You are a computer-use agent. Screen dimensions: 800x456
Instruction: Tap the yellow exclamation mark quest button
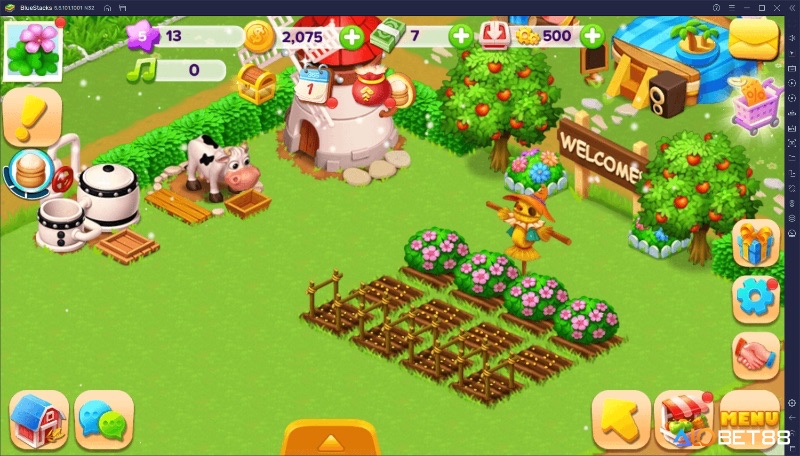coord(32,116)
